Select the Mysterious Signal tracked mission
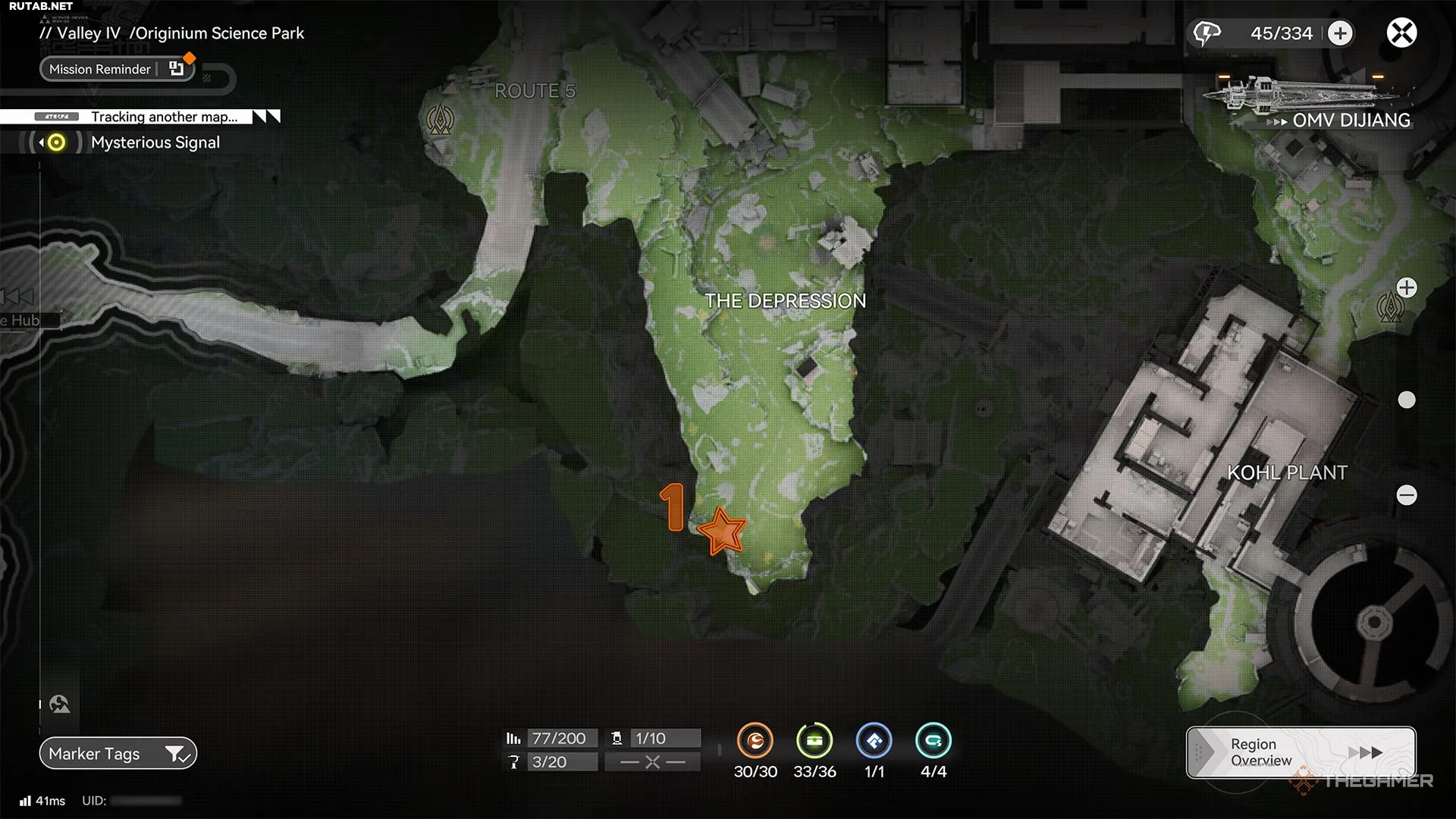The width and height of the screenshot is (1456, 819). click(155, 143)
